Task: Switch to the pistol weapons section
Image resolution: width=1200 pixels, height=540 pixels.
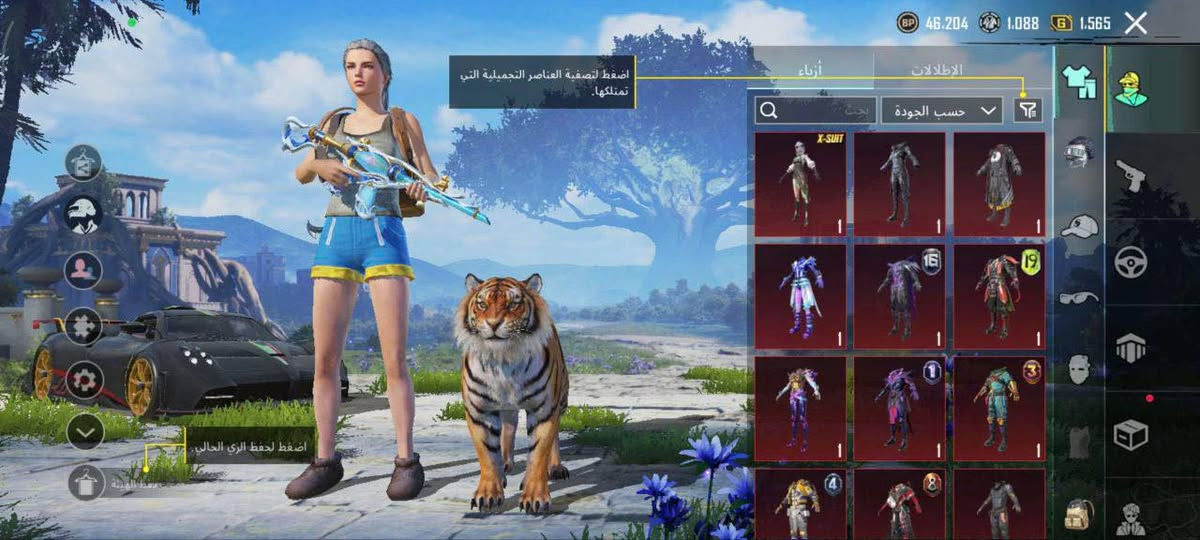Action: (1130, 175)
